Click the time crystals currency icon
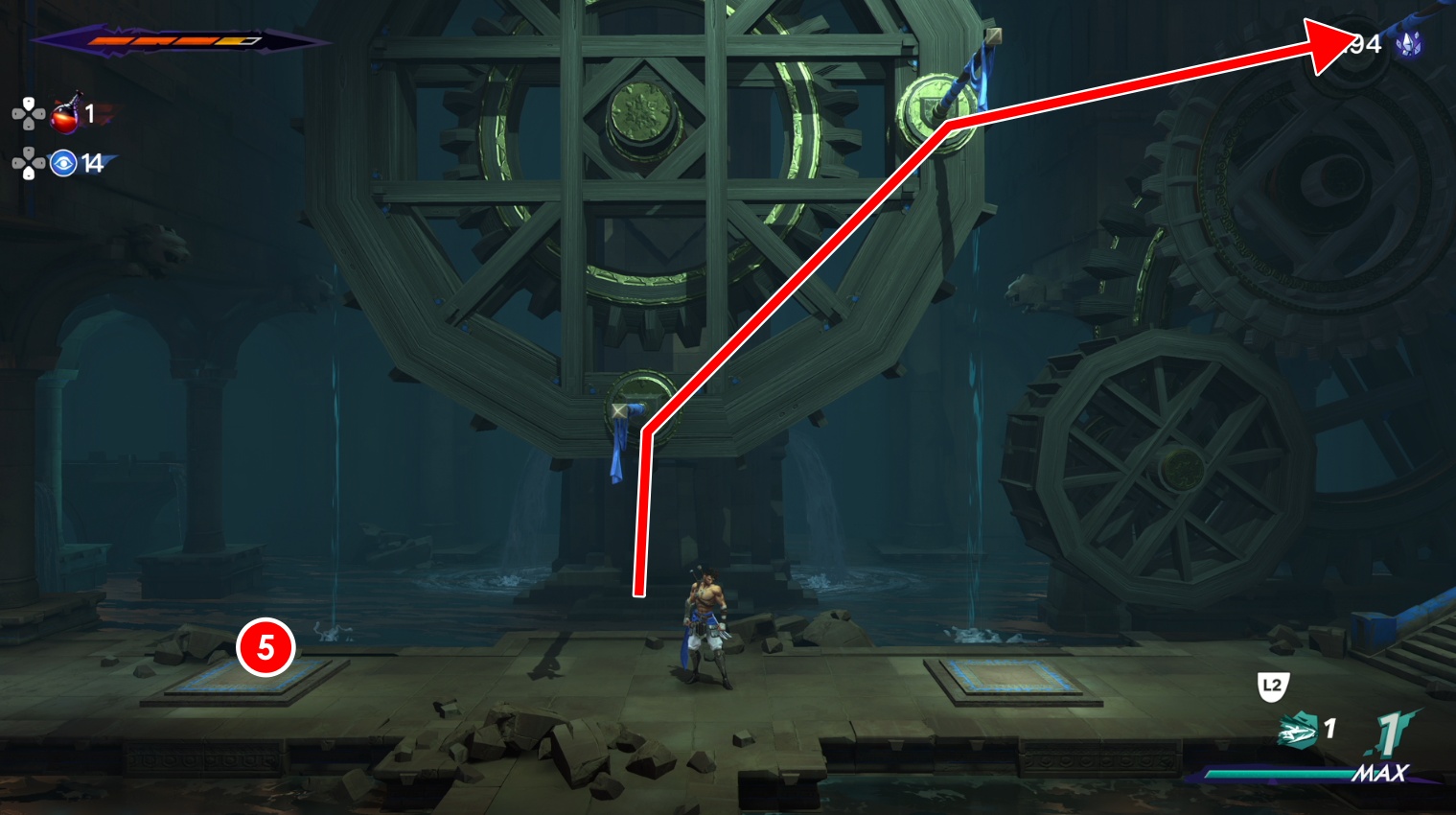Screen dimensions: 1456x815 point(1408,44)
